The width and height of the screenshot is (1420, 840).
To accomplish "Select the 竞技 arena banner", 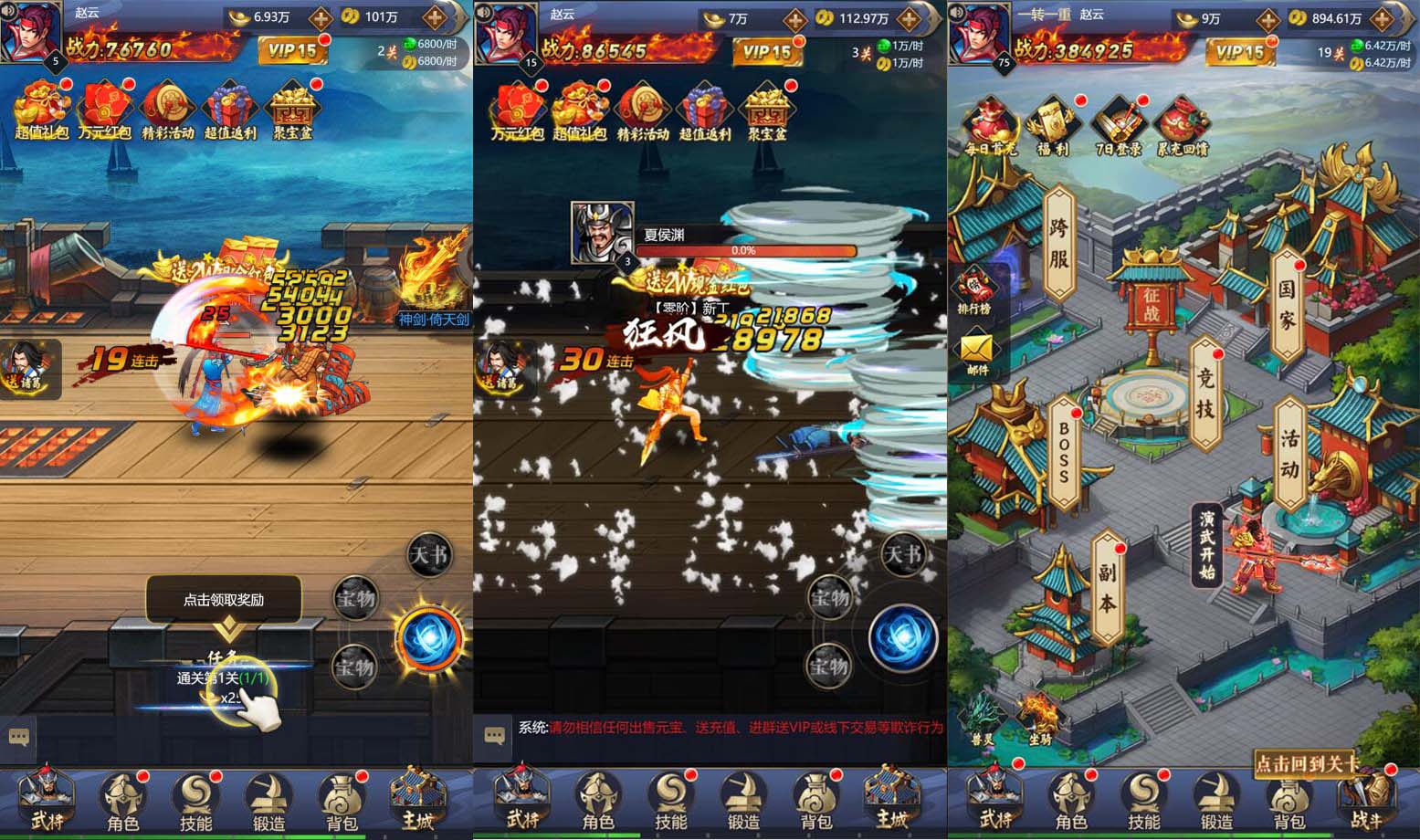I will pyautogui.click(x=1205, y=394).
